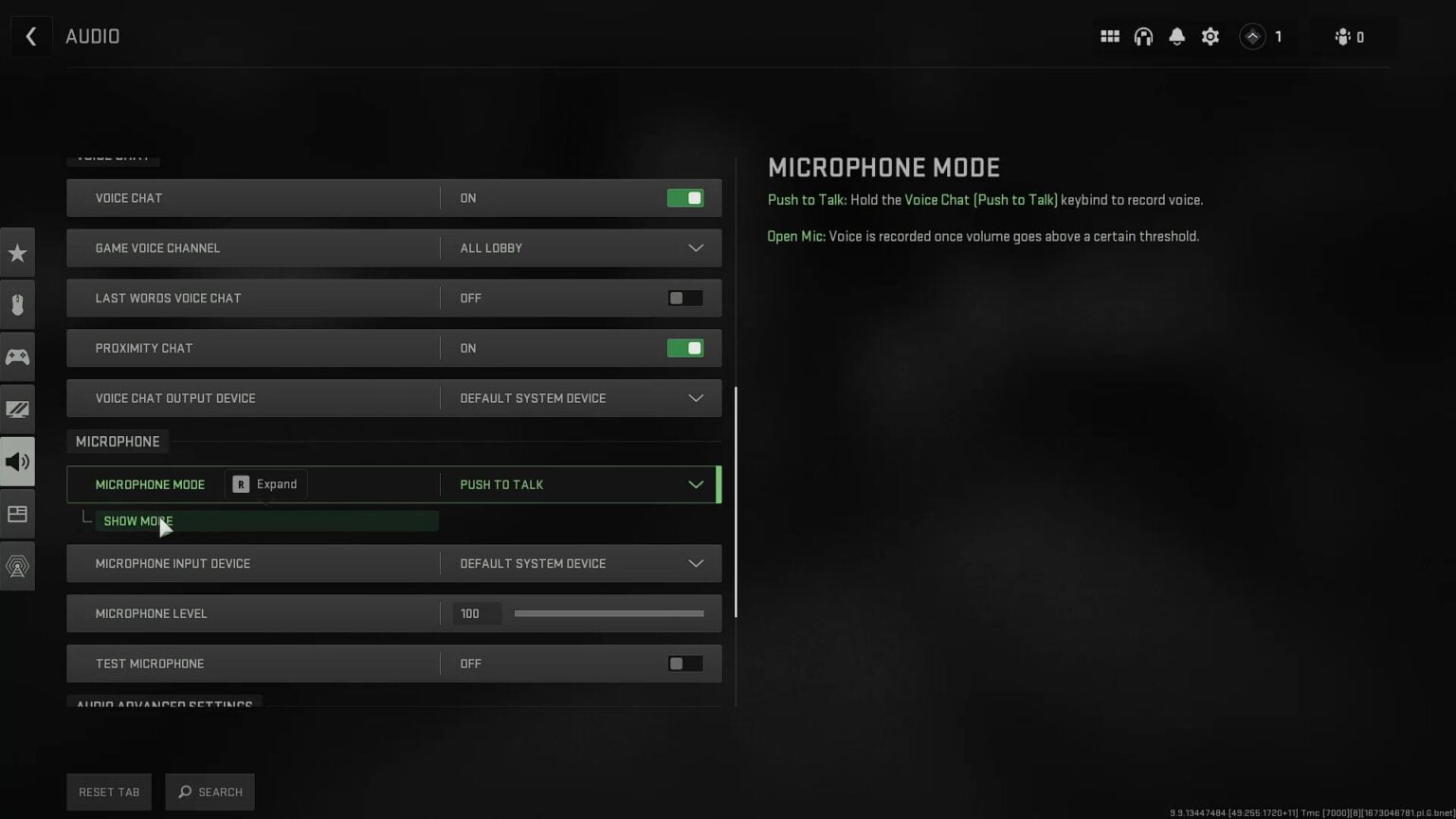Open the Microphone Input Device dropdown

pos(580,563)
